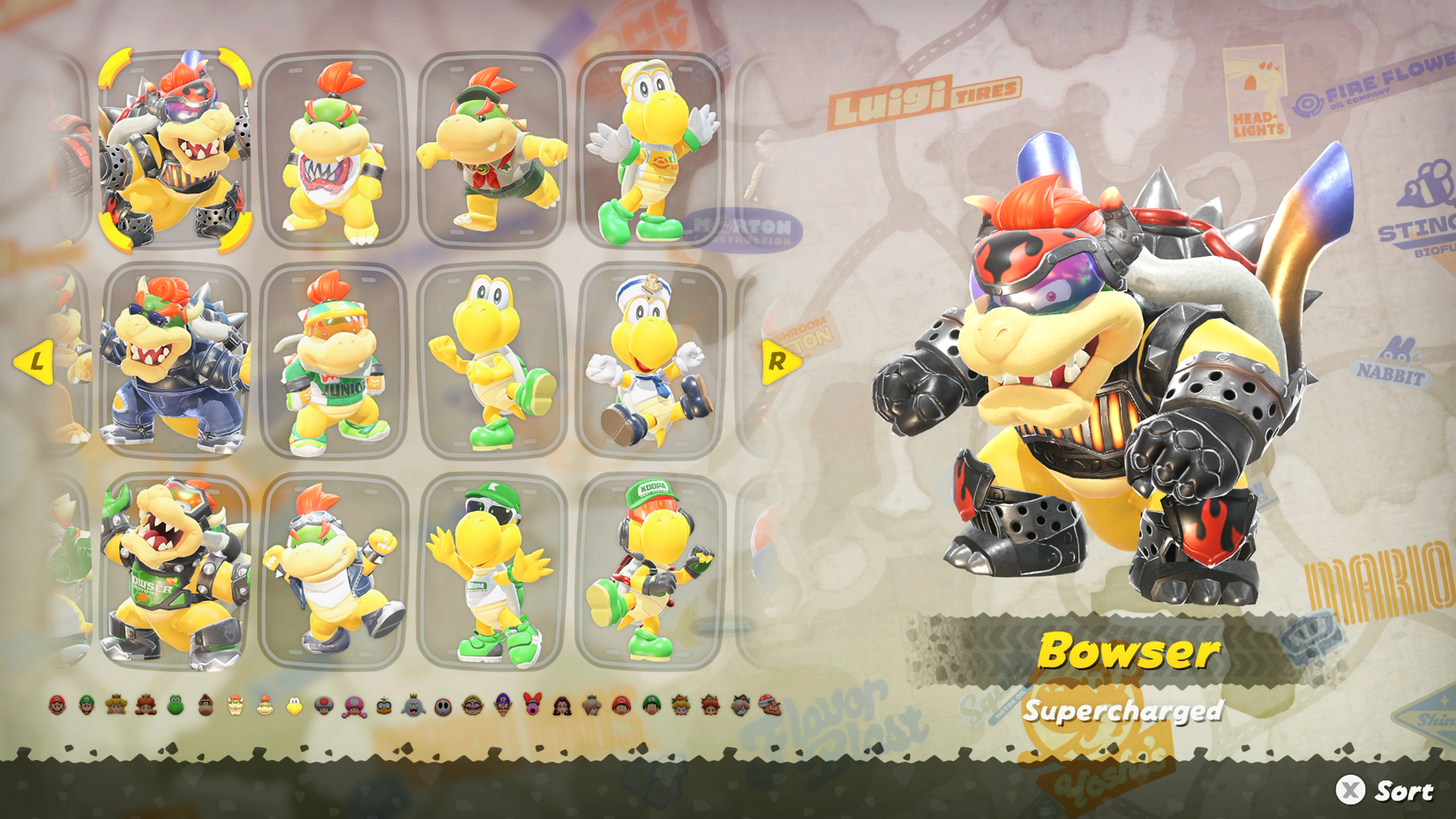Choose Waluigi's icon in the roster
Viewport: 1456px width, 819px height.
(x=501, y=706)
